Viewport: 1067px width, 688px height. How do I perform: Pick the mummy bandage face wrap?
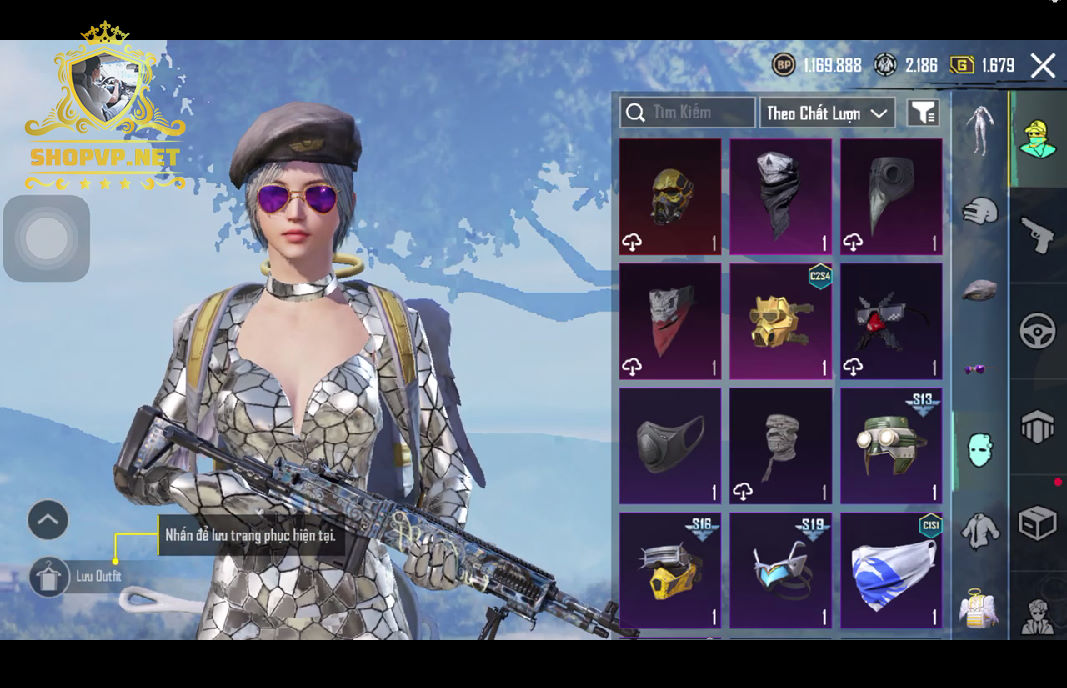coord(780,446)
